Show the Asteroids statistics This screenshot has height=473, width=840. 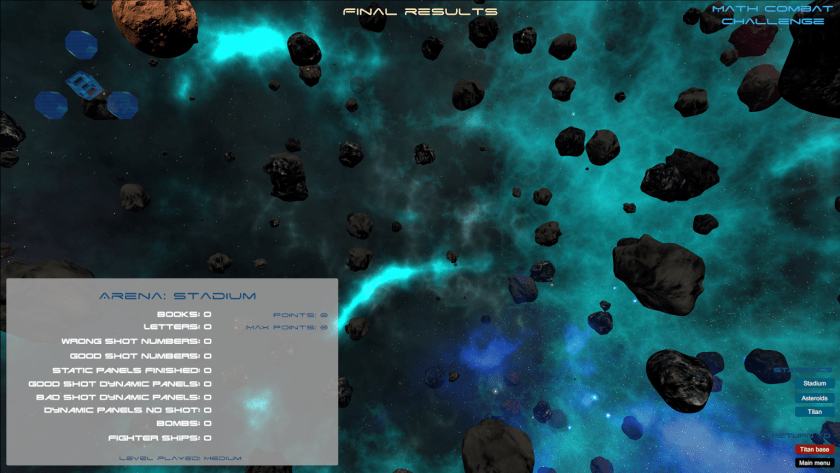point(814,397)
